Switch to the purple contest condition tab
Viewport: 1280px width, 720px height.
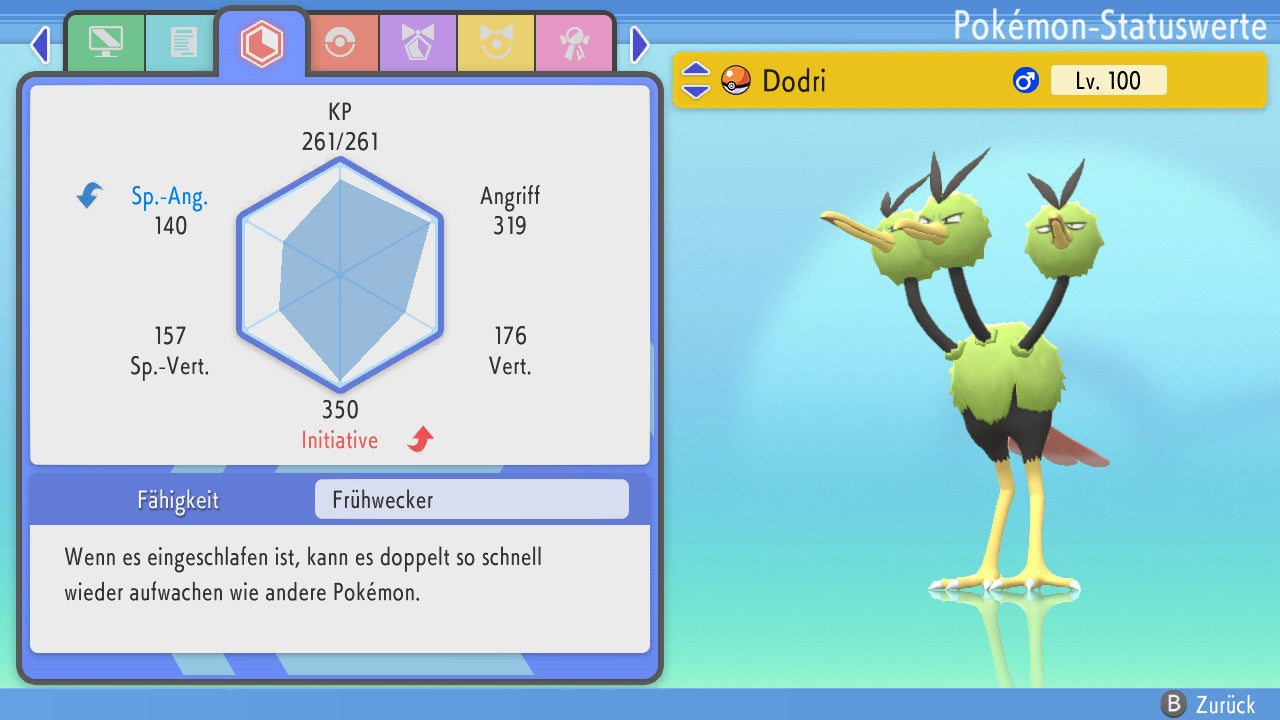[418, 43]
